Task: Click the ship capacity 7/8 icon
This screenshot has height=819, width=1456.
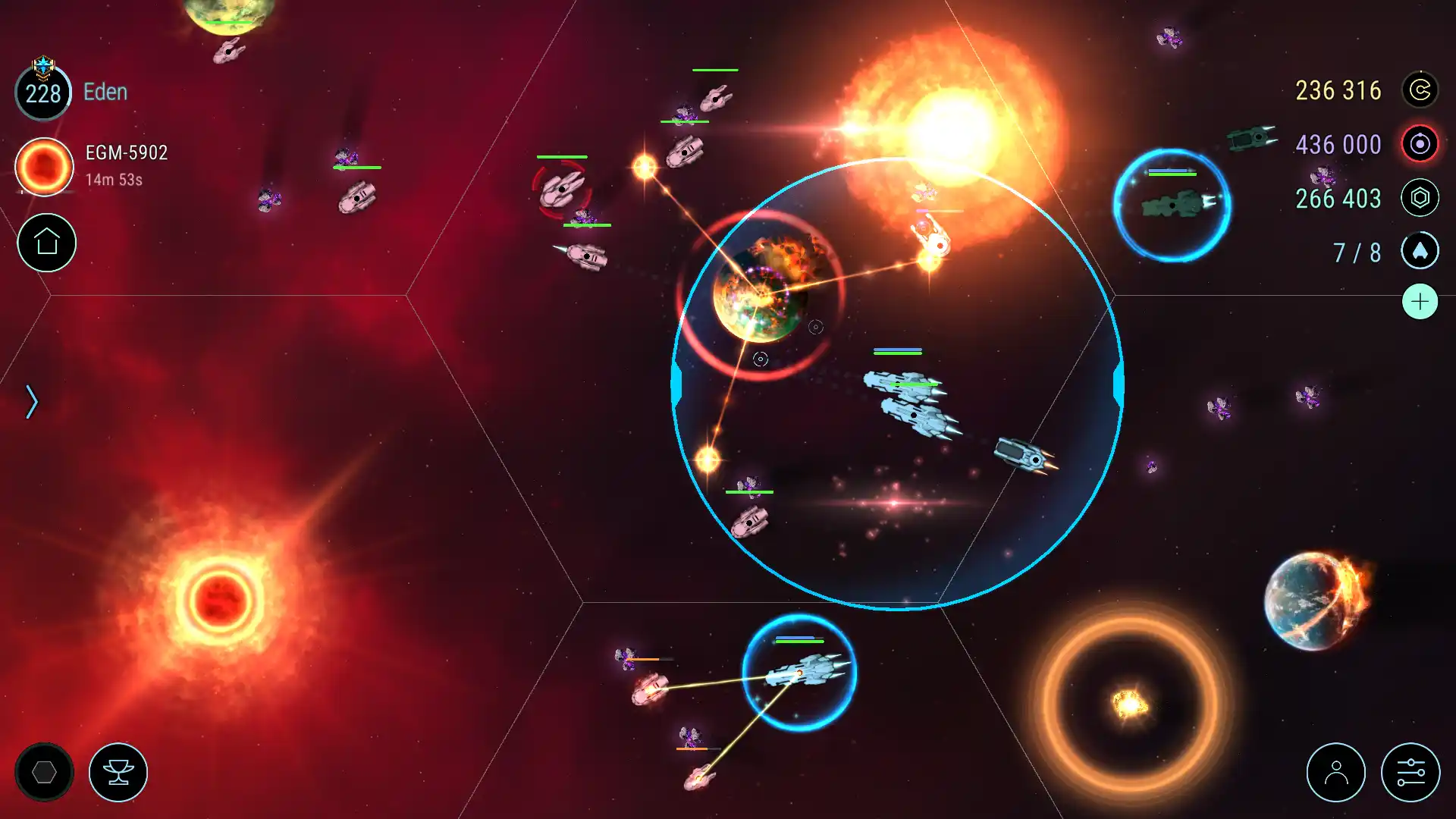Action: pyautogui.click(x=1421, y=251)
